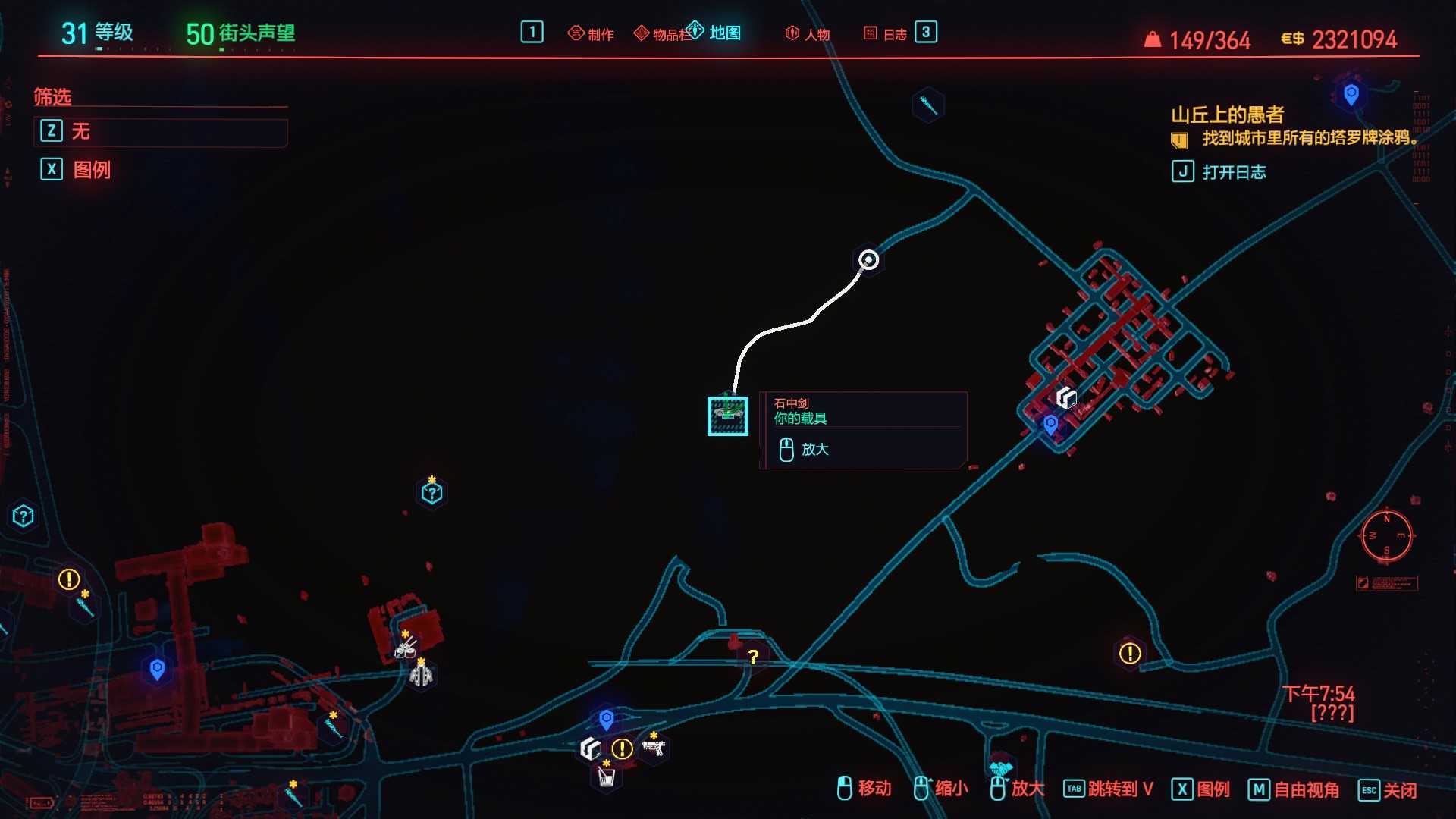
Task: Click the compass rose on the right
Action: (1385, 536)
